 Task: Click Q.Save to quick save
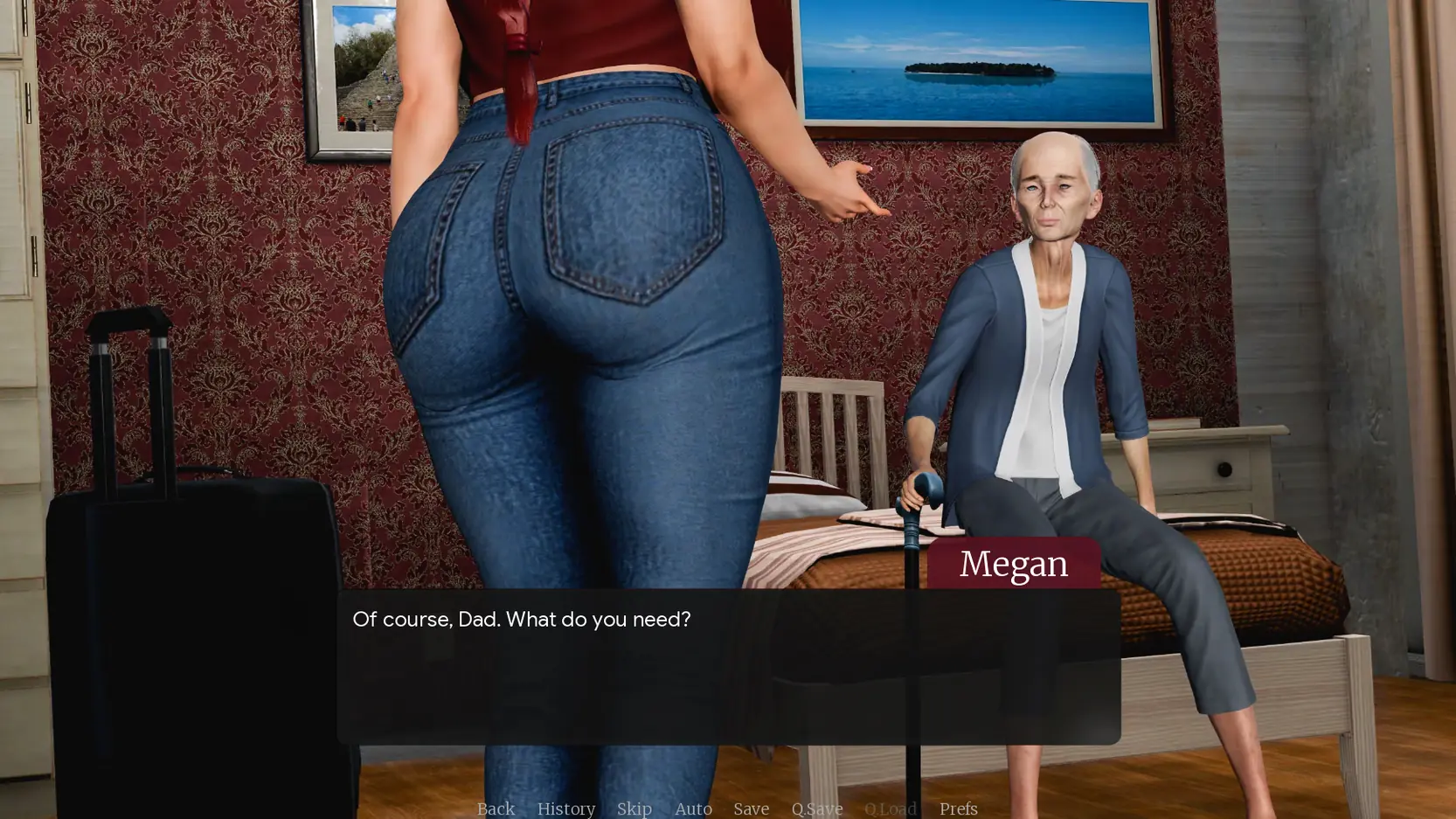coord(816,809)
